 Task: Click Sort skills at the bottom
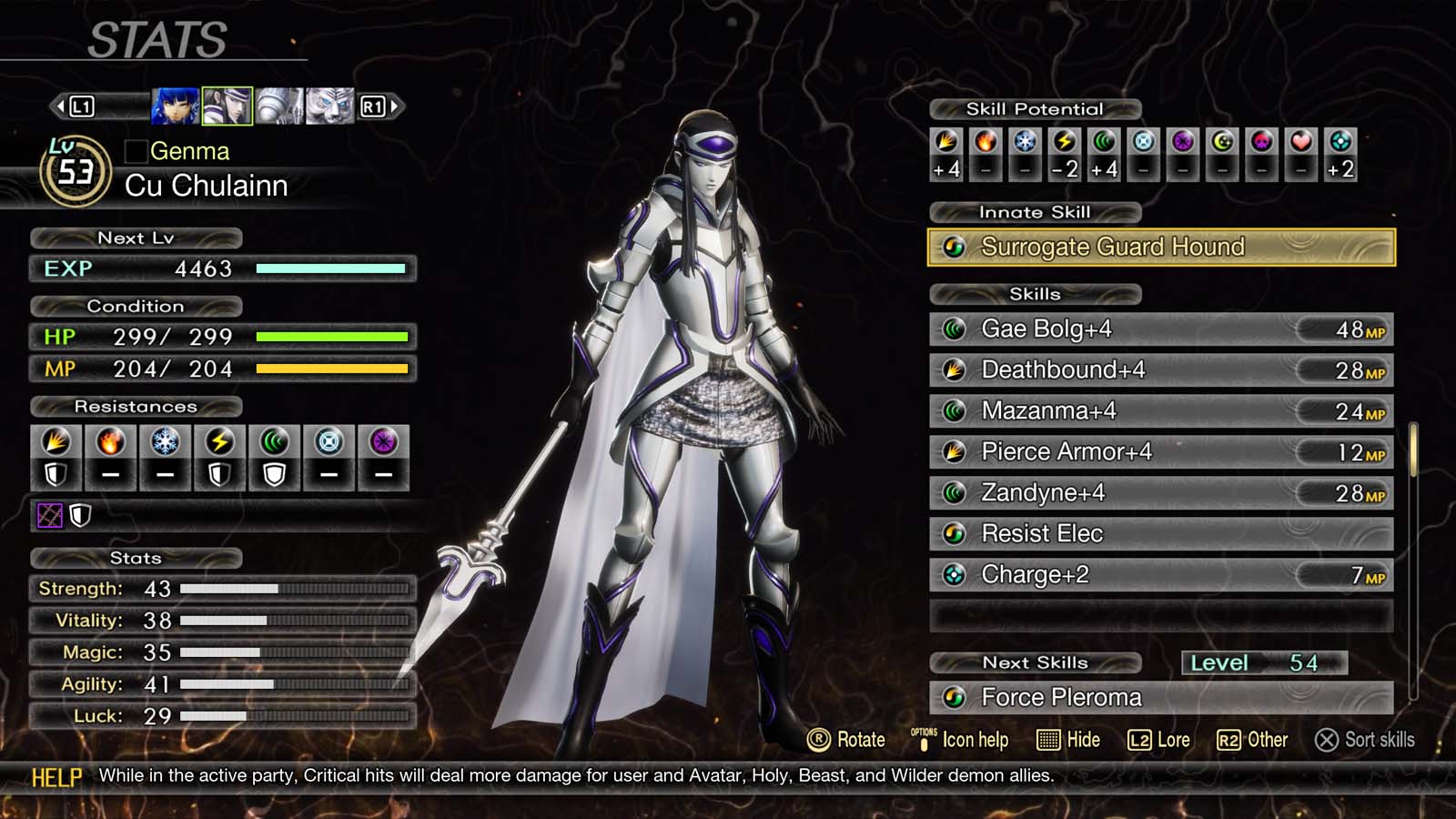coord(1367,740)
